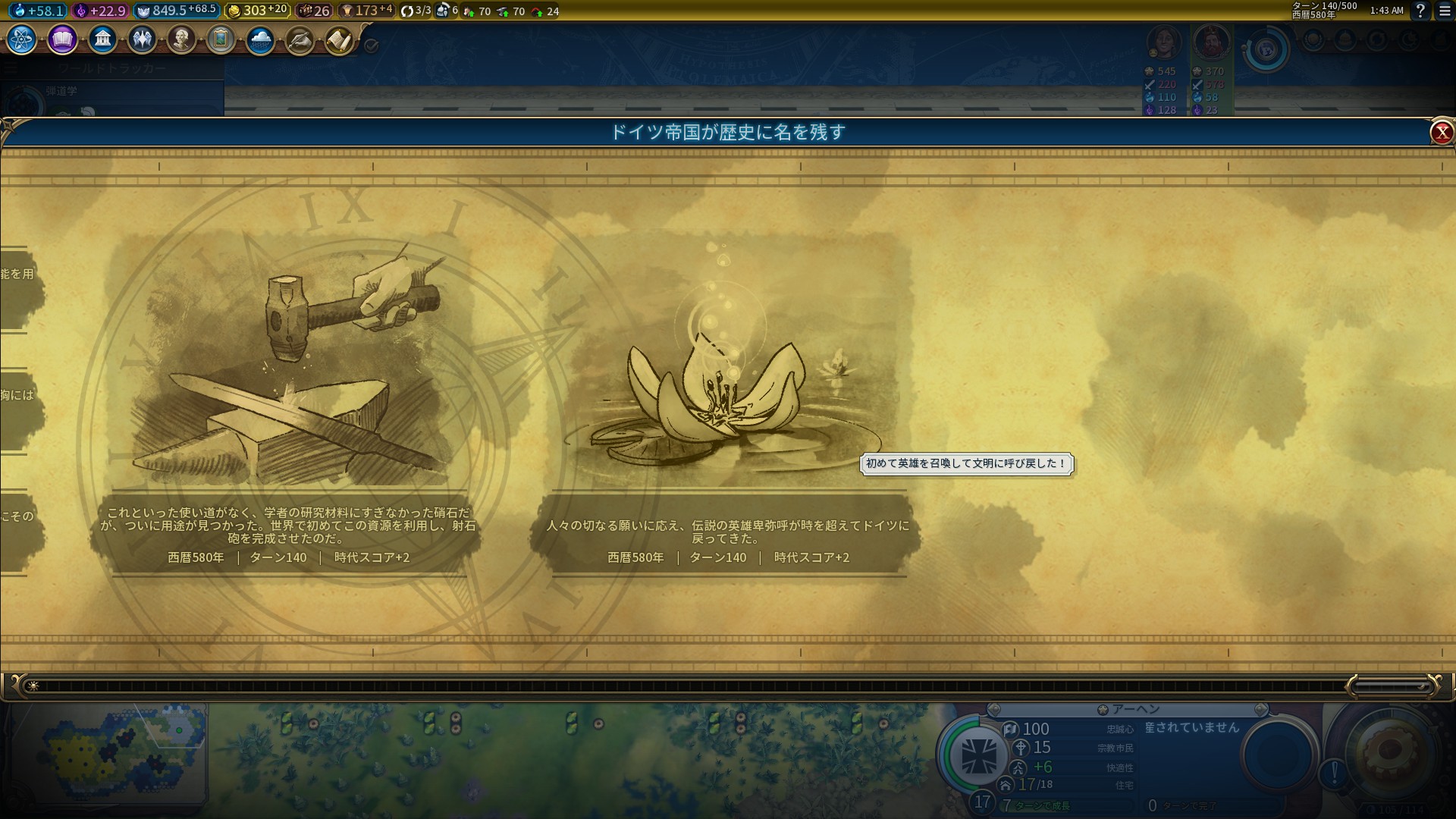Open the hamburger game menu
Viewport: 1456px width, 819px height.
coord(1445,11)
